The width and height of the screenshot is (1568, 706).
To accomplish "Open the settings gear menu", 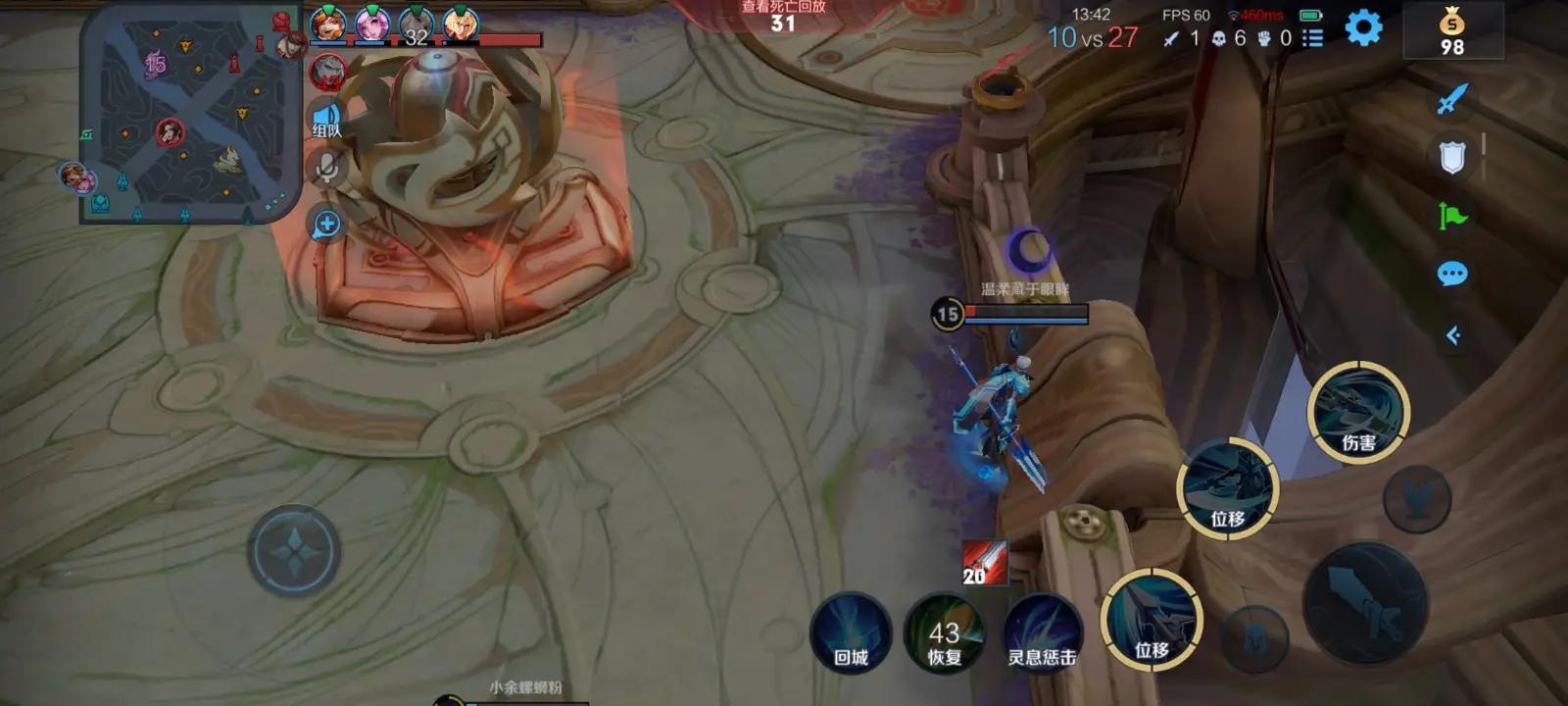I will tap(1363, 27).
